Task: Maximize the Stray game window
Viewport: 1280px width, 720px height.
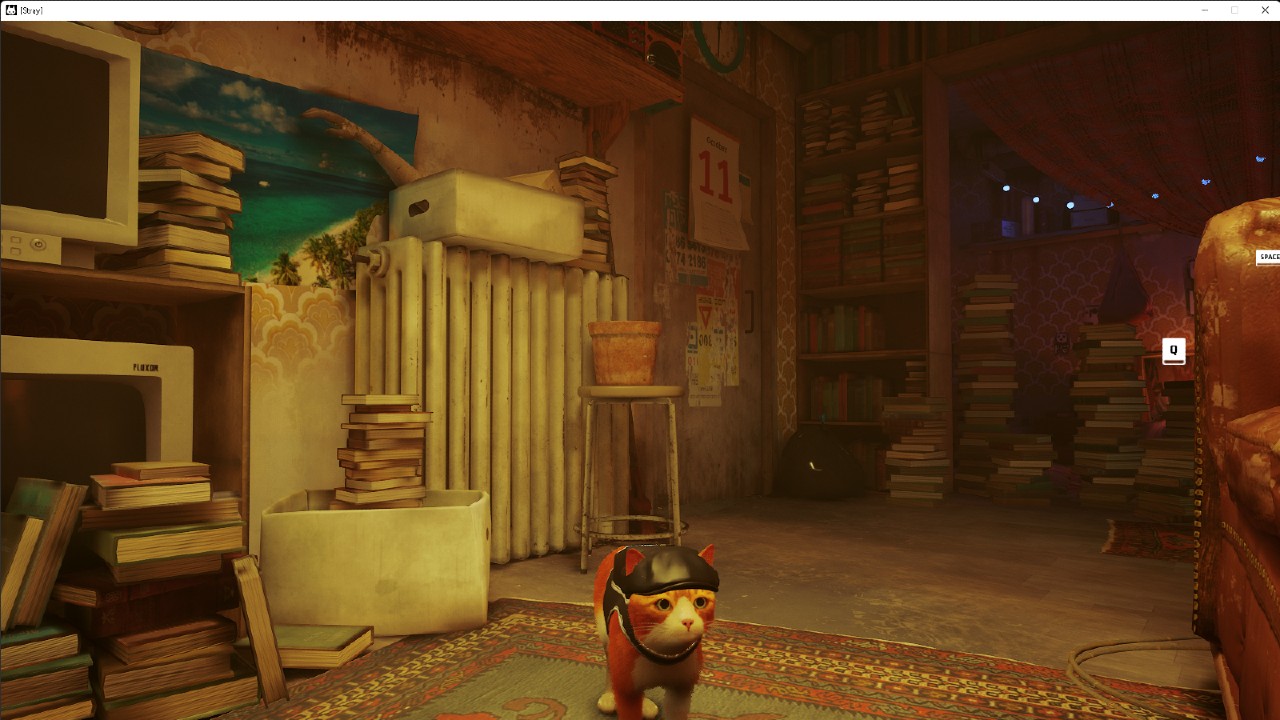Action: point(1234,9)
